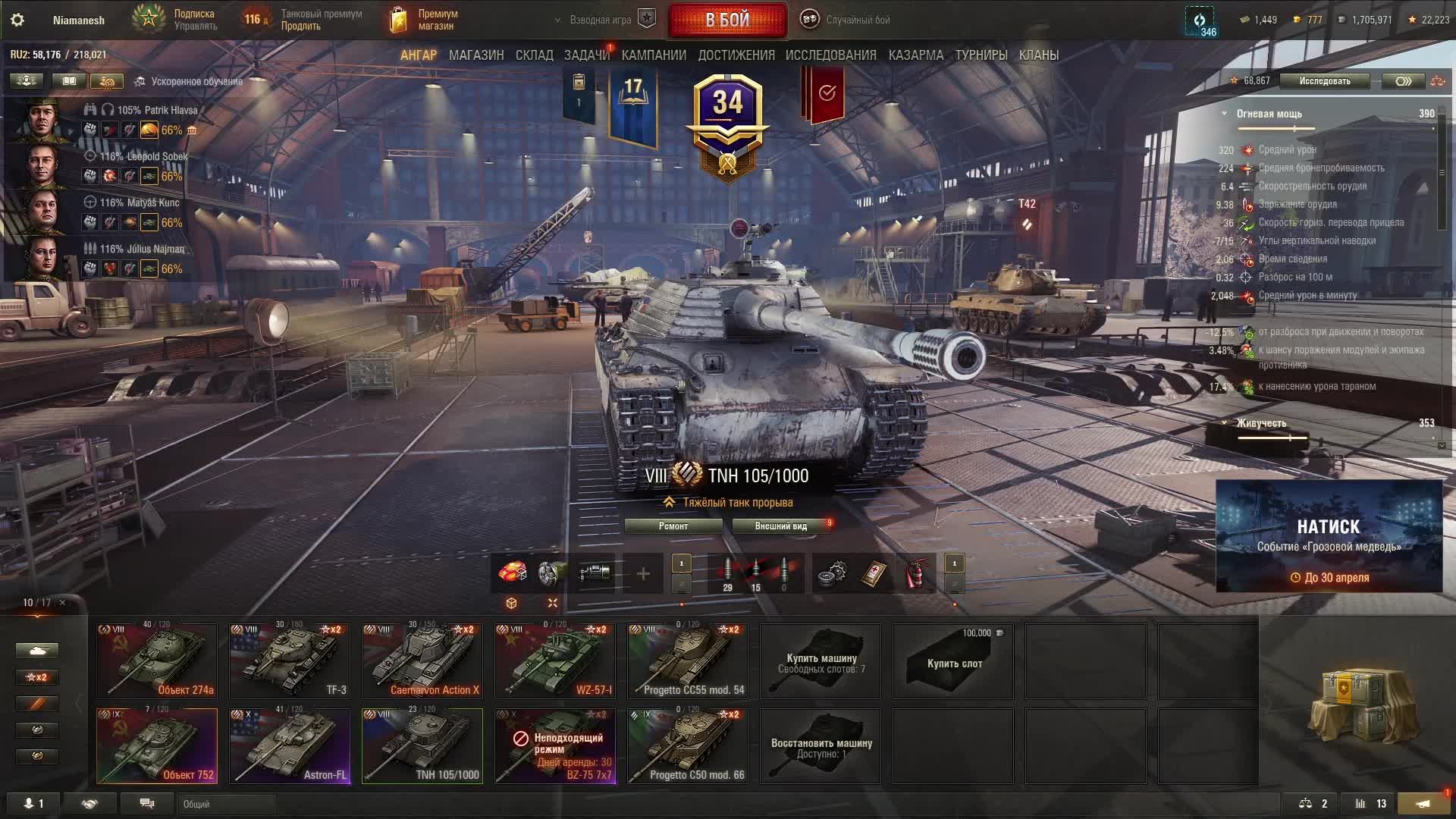Click the Ремонт repair button
Viewport: 1456px width, 819px height.
[673, 526]
